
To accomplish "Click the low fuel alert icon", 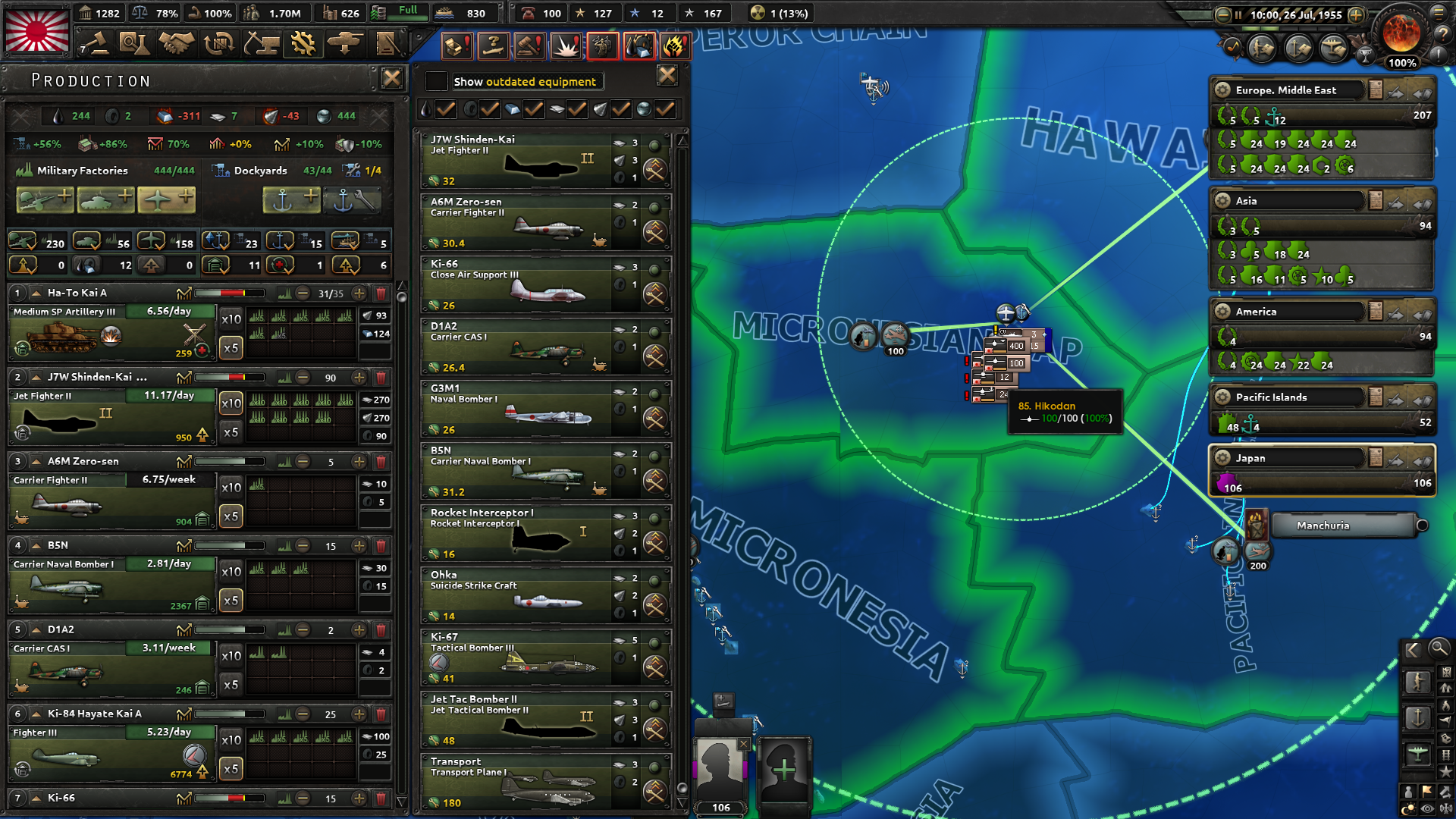I will pyautogui.click(x=639, y=45).
